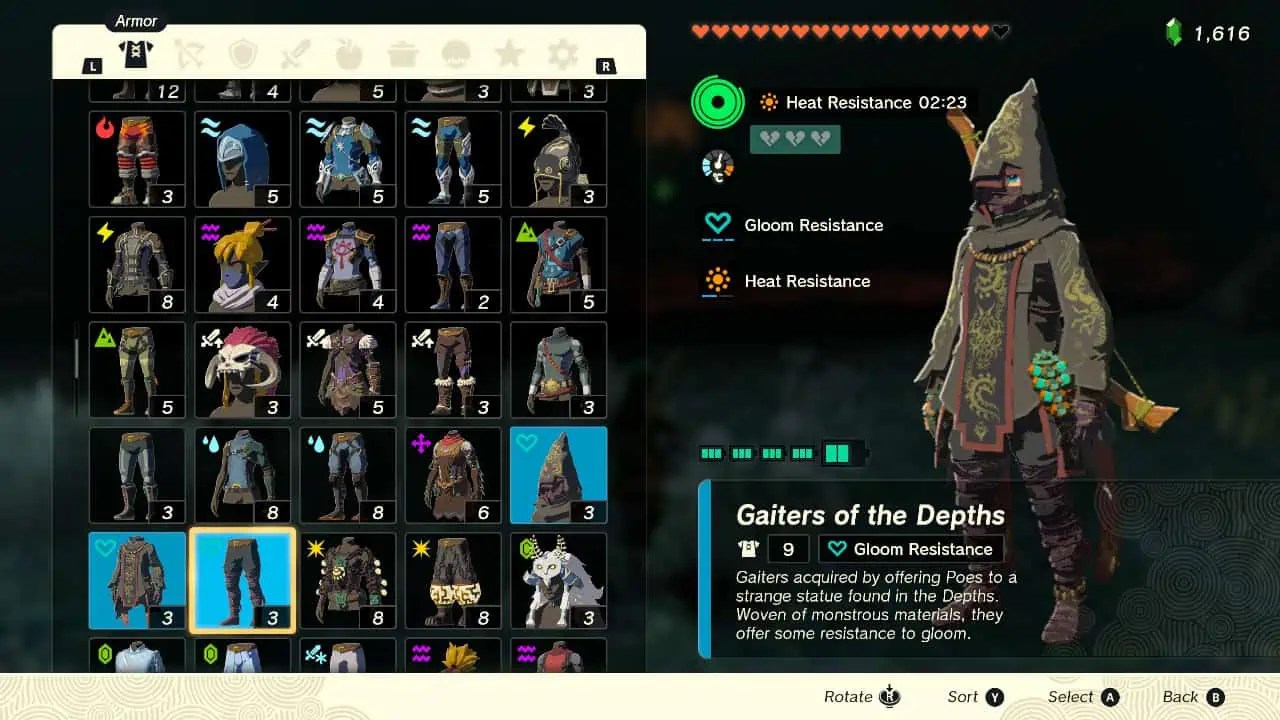Click Sort (Y) at the bottom

(974, 696)
